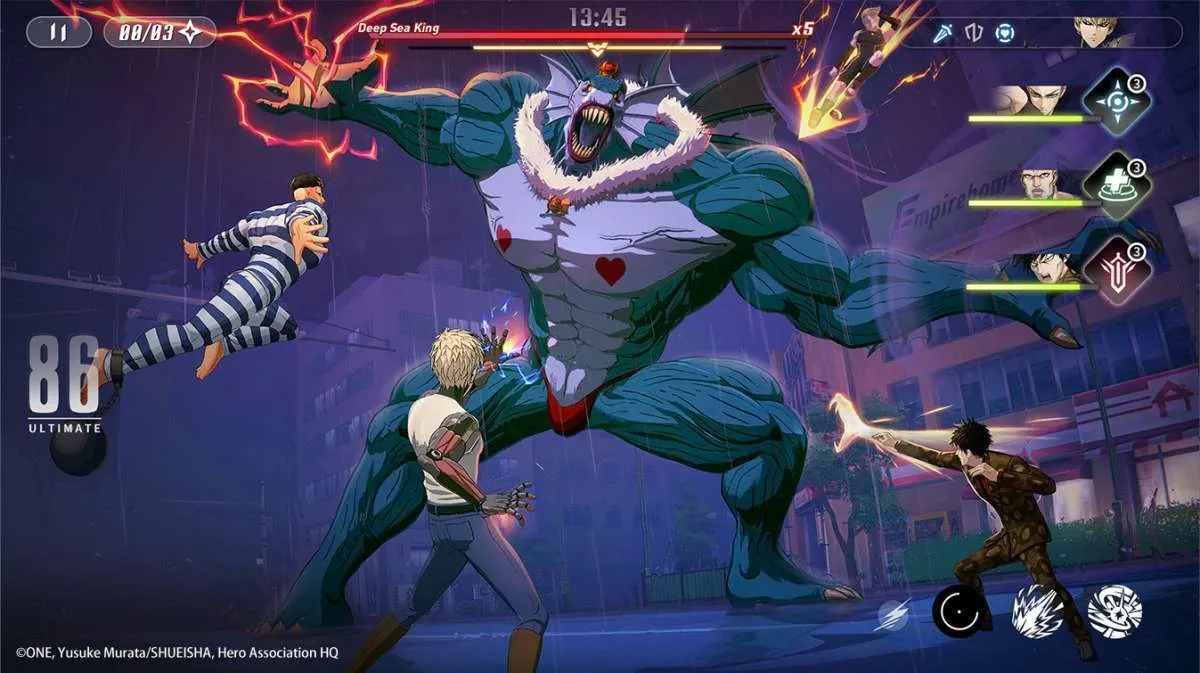
Task: Unleash the jagged burst skill
Action: pyautogui.click(x=1036, y=611)
